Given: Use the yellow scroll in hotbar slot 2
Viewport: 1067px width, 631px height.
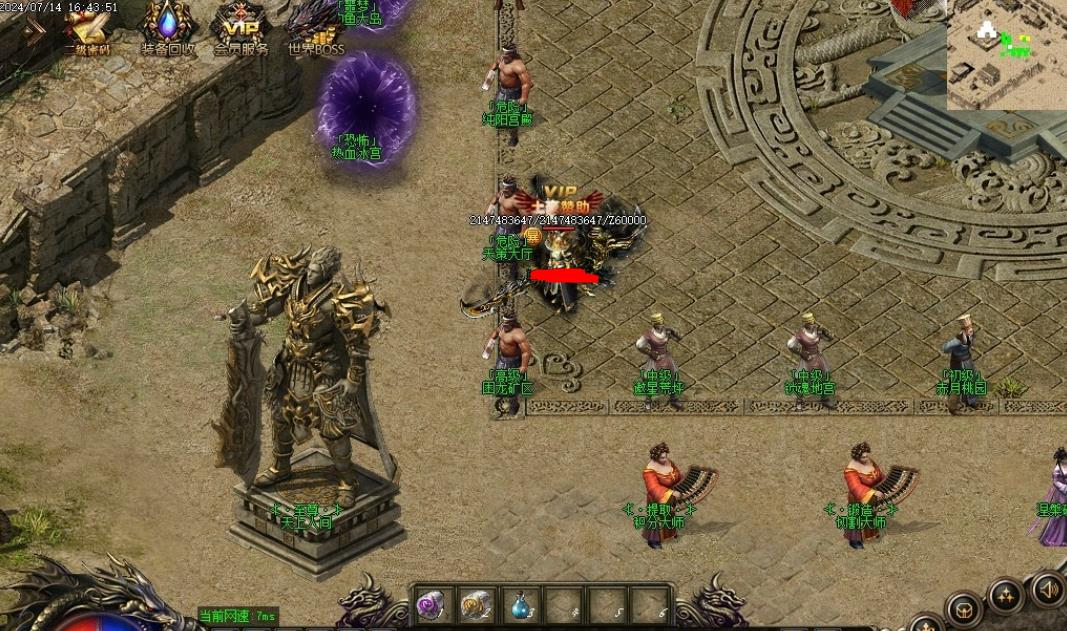Looking at the screenshot, I should [x=476, y=606].
